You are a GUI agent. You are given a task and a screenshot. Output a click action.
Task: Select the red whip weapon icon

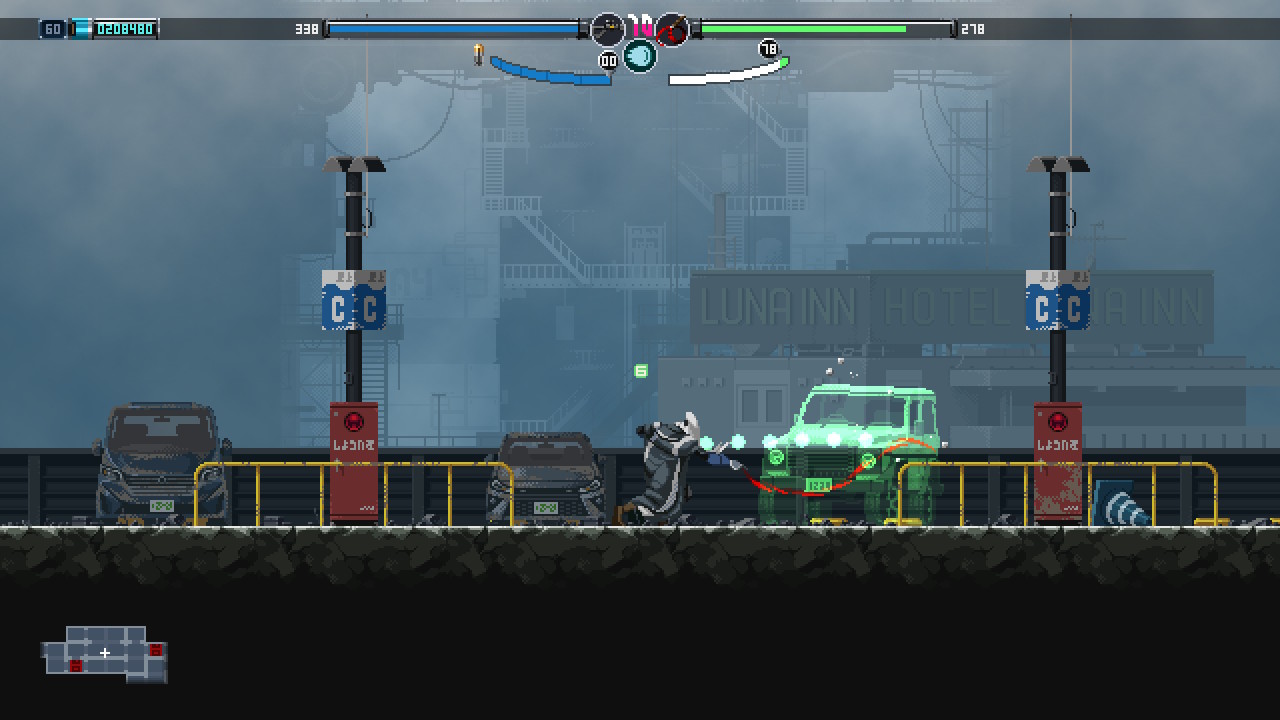673,30
